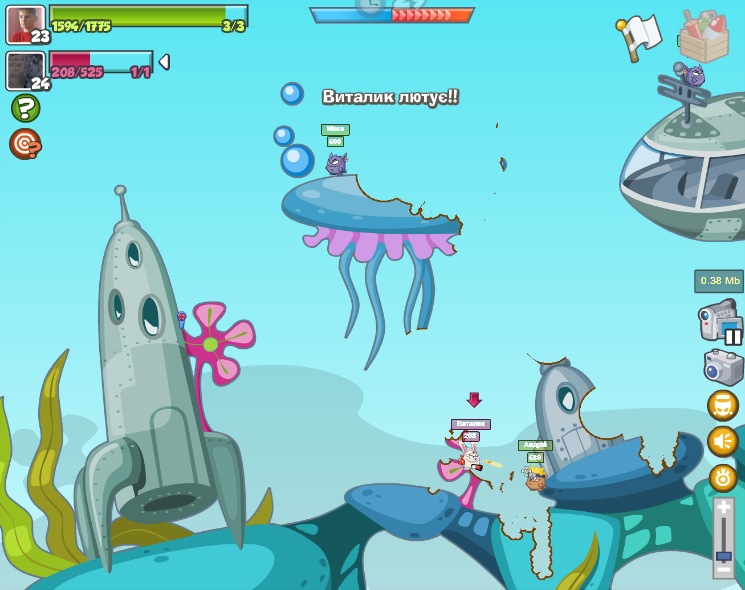Click the blue zoom slider handle
Viewport: 745px width, 590px height.
coord(723,555)
